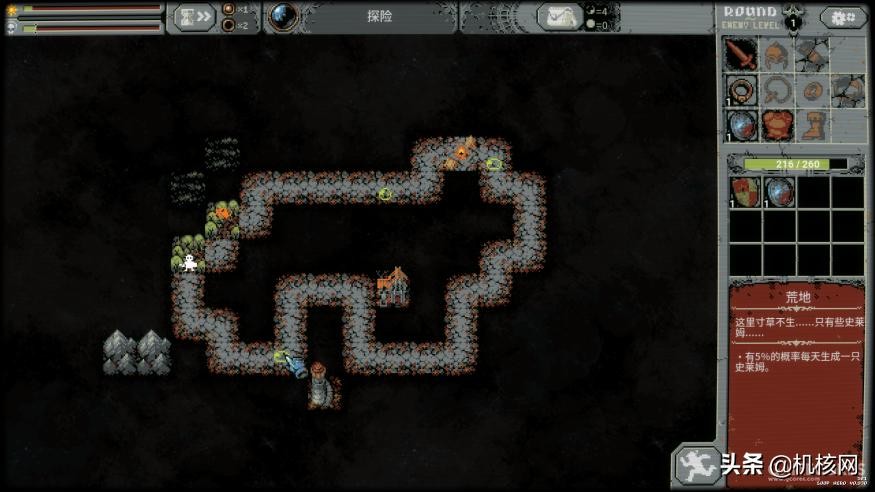875x492 pixels.
Task: Select the boots equipment slot
Action: [x=813, y=126]
